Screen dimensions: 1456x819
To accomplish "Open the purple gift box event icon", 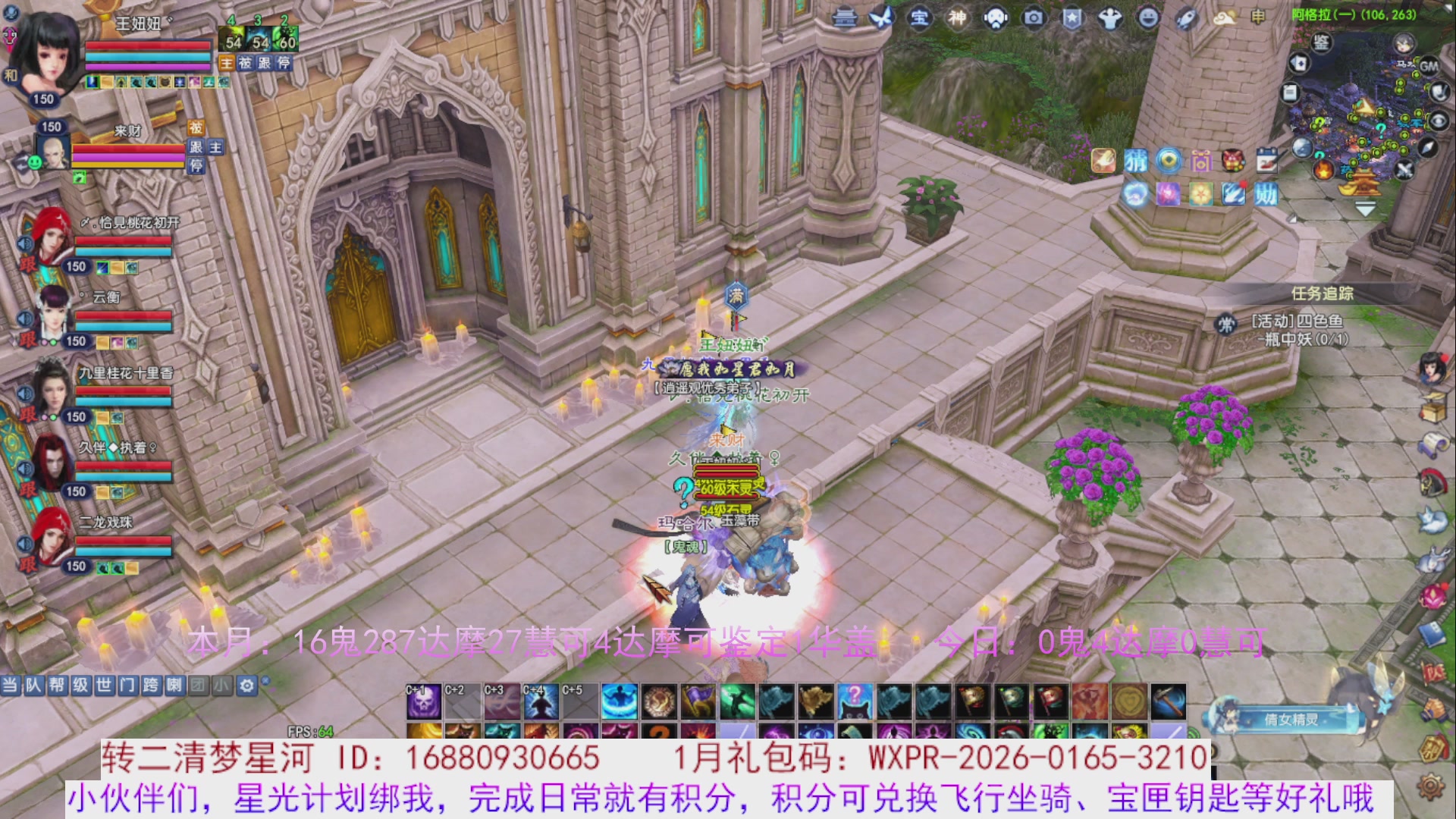I will click(1200, 161).
